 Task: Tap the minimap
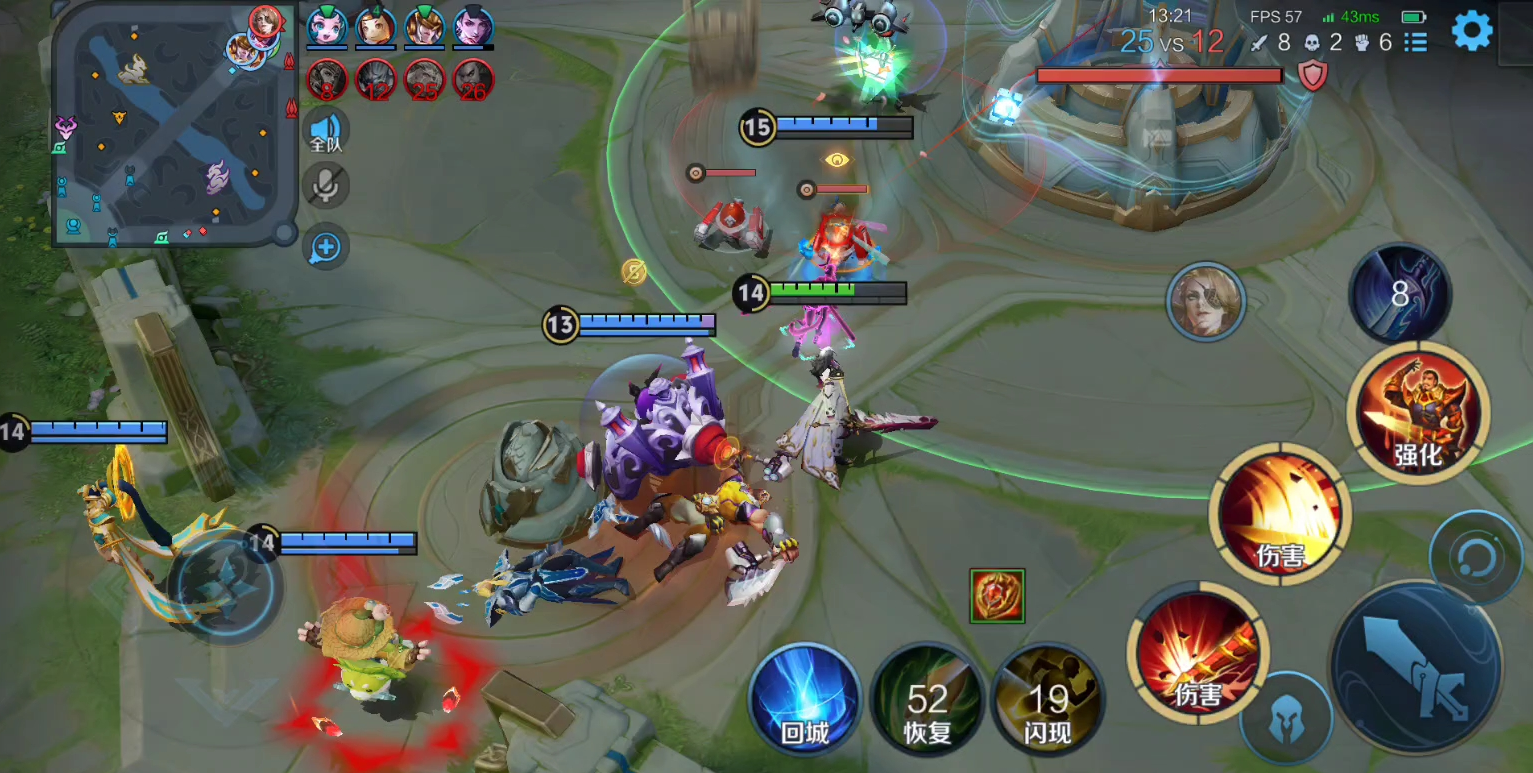pyautogui.click(x=175, y=125)
